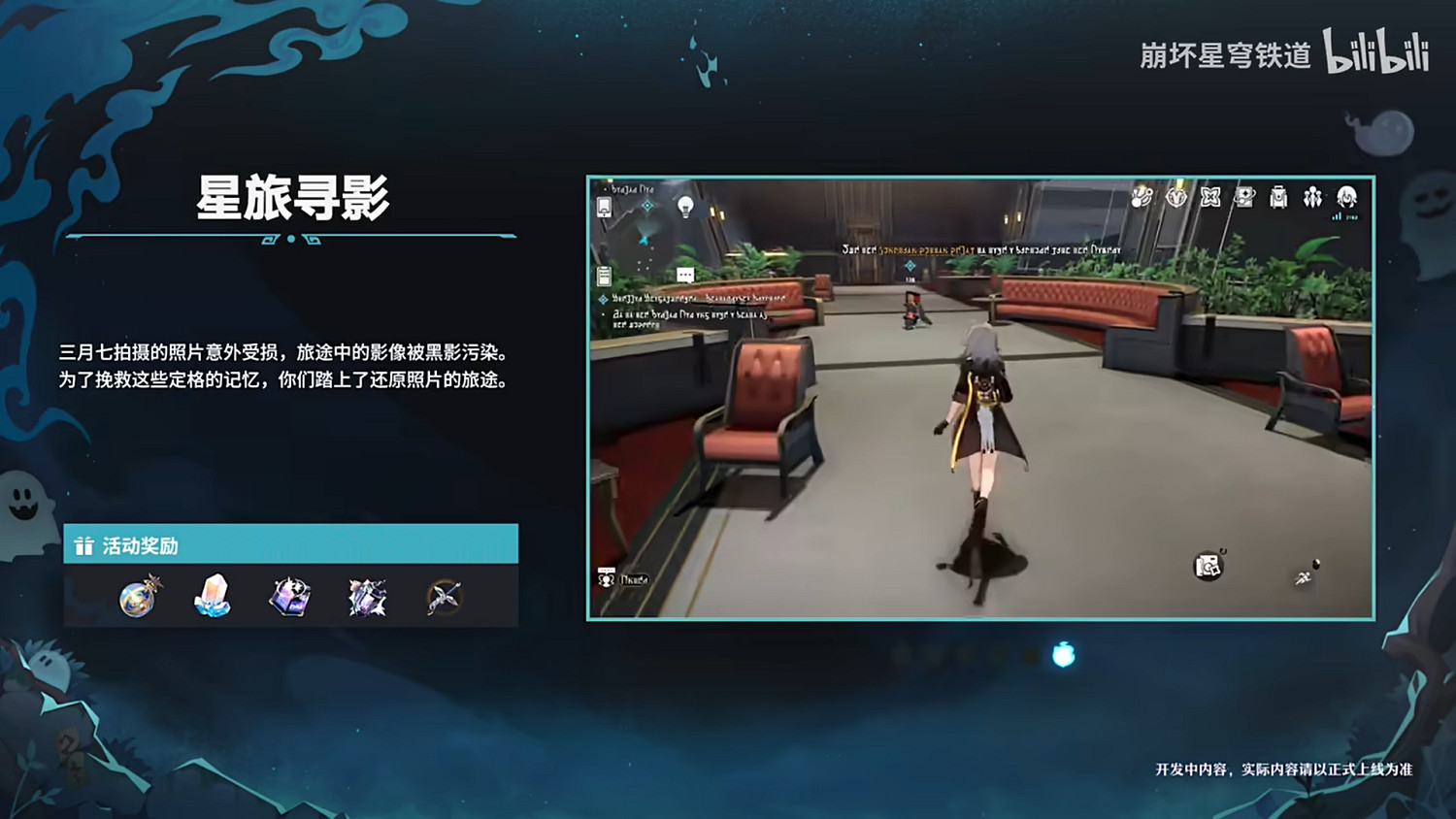Select the backpack inventory icon
This screenshot has height=819, width=1456.
(x=1278, y=199)
